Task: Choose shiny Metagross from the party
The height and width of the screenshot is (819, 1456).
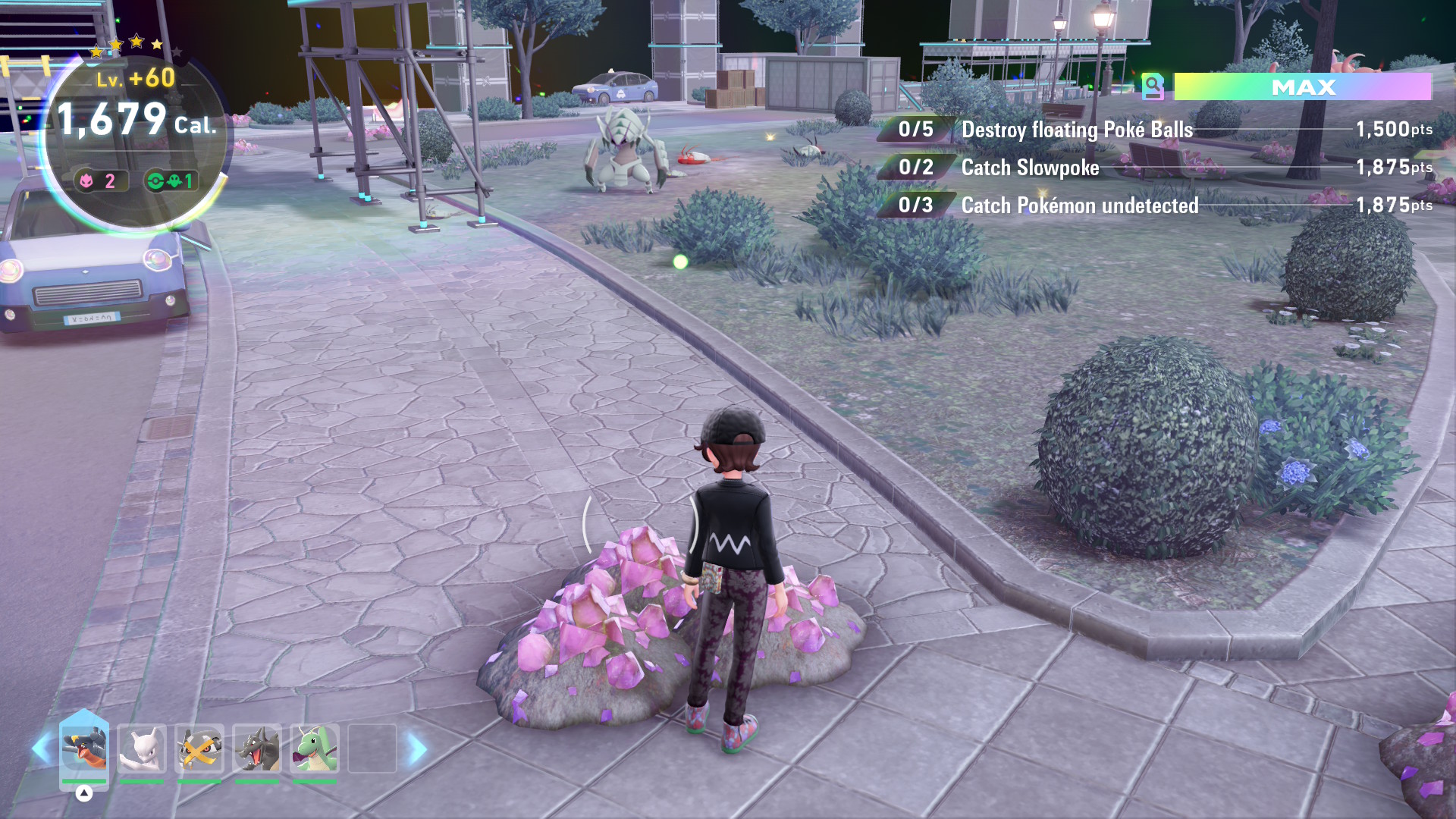Action: [199, 748]
